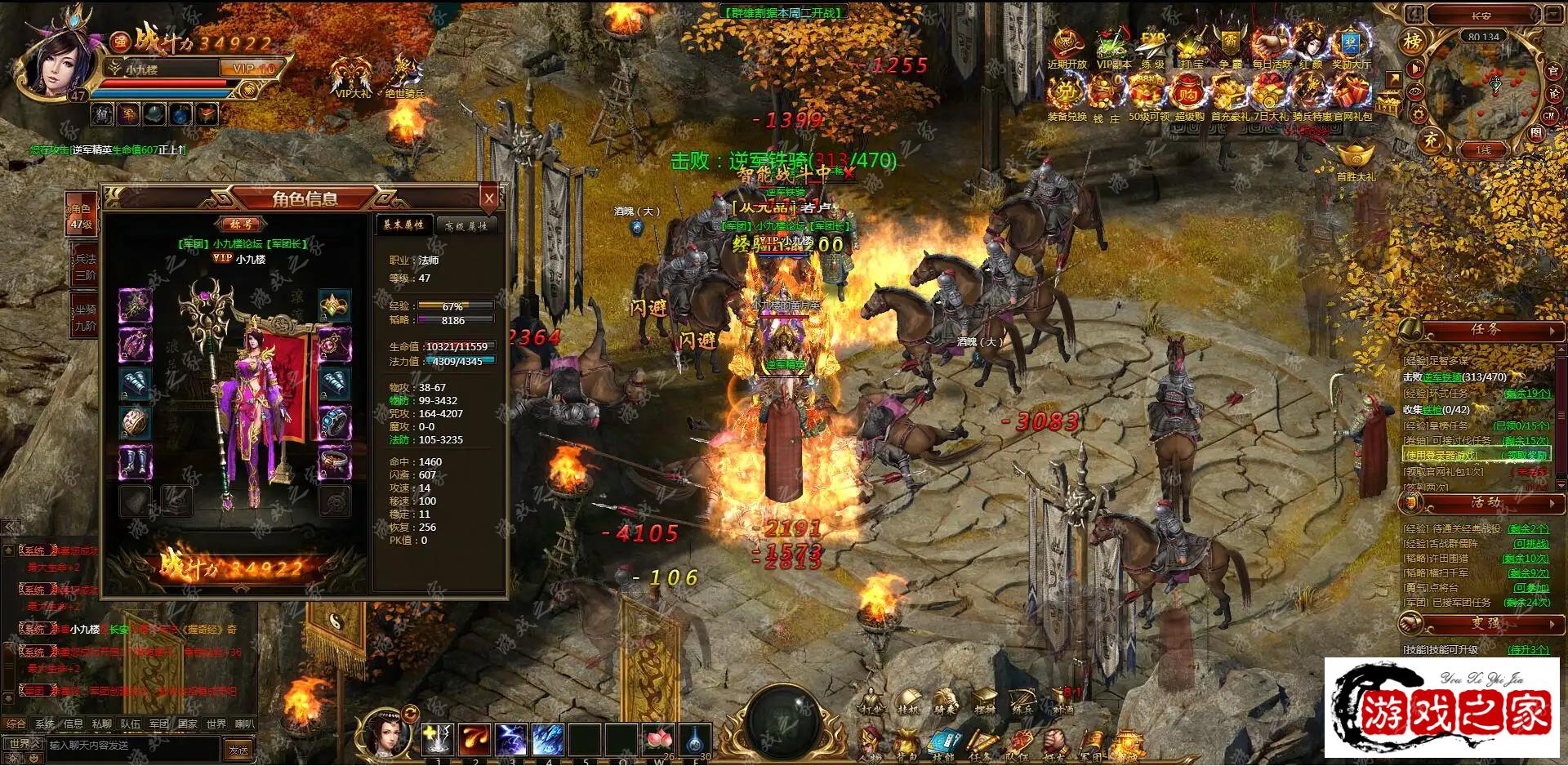Open the 奖励大厅 rewards hall
The height and width of the screenshot is (766, 1568).
pyautogui.click(x=1352, y=47)
